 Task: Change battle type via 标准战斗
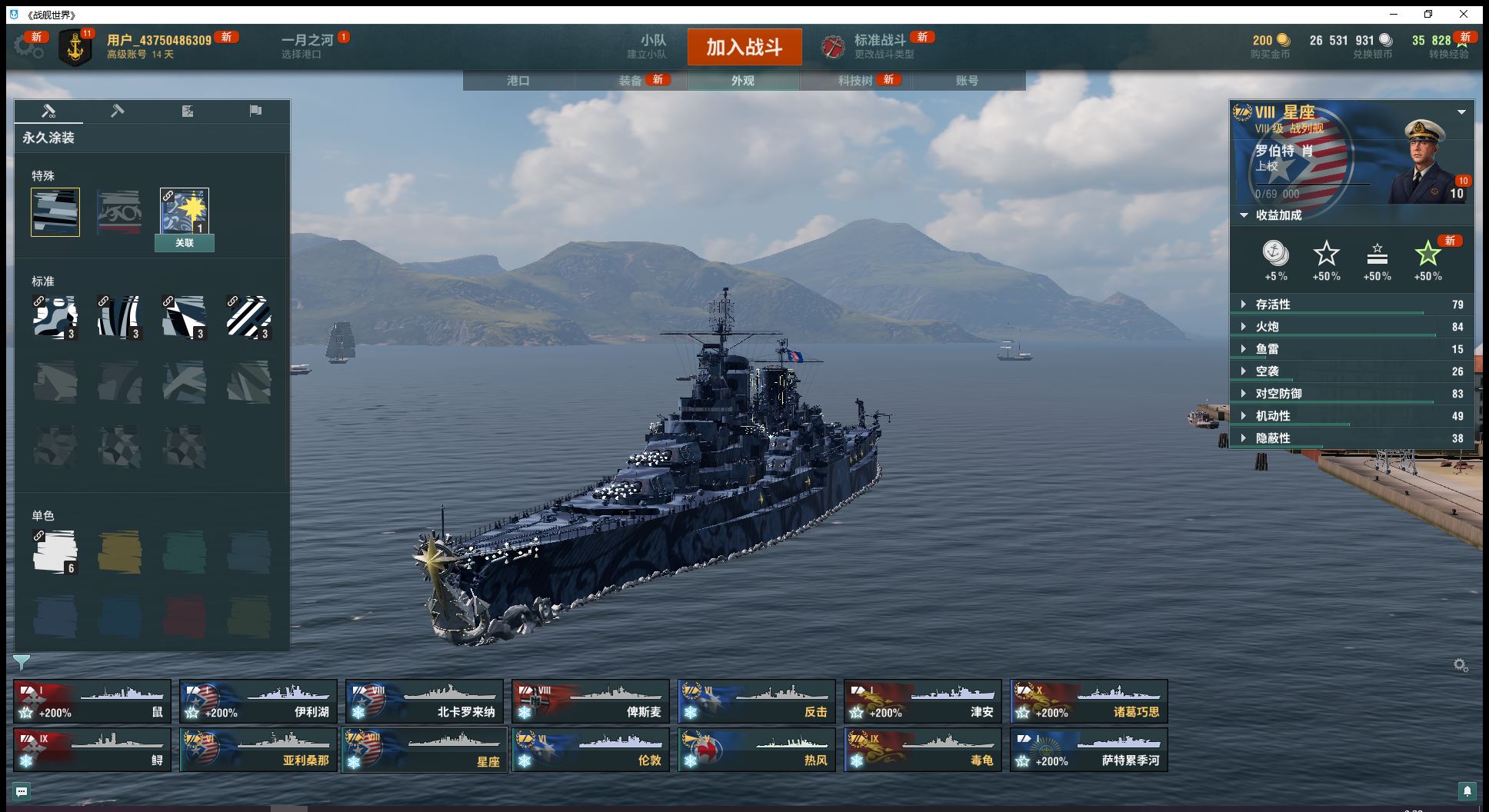(x=880, y=46)
